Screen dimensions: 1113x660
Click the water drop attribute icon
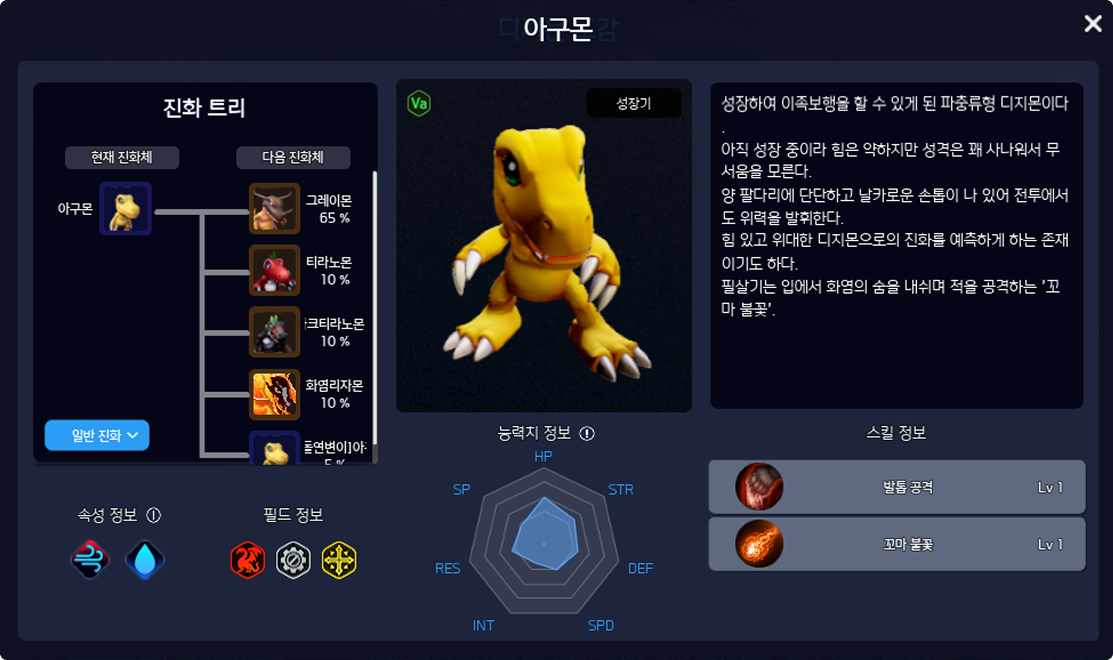(145, 561)
